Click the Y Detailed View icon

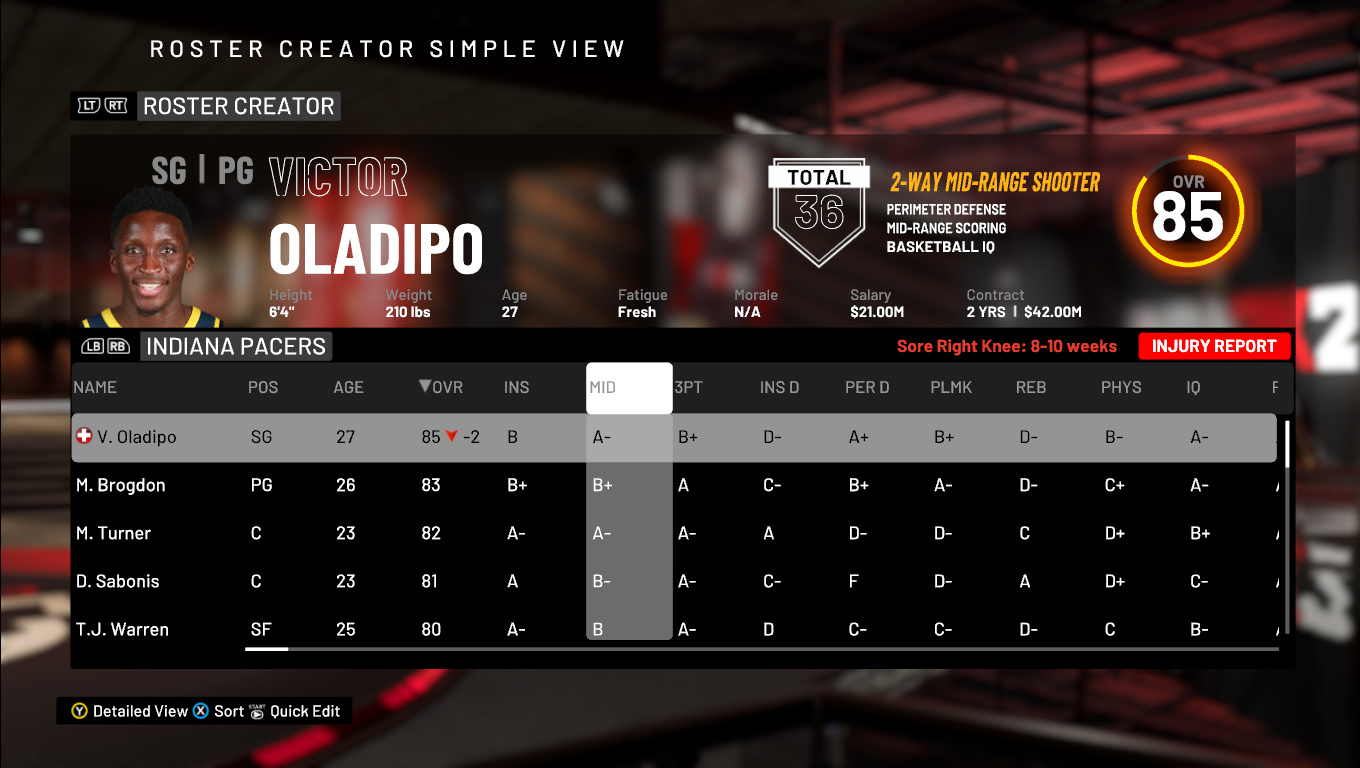[x=78, y=711]
